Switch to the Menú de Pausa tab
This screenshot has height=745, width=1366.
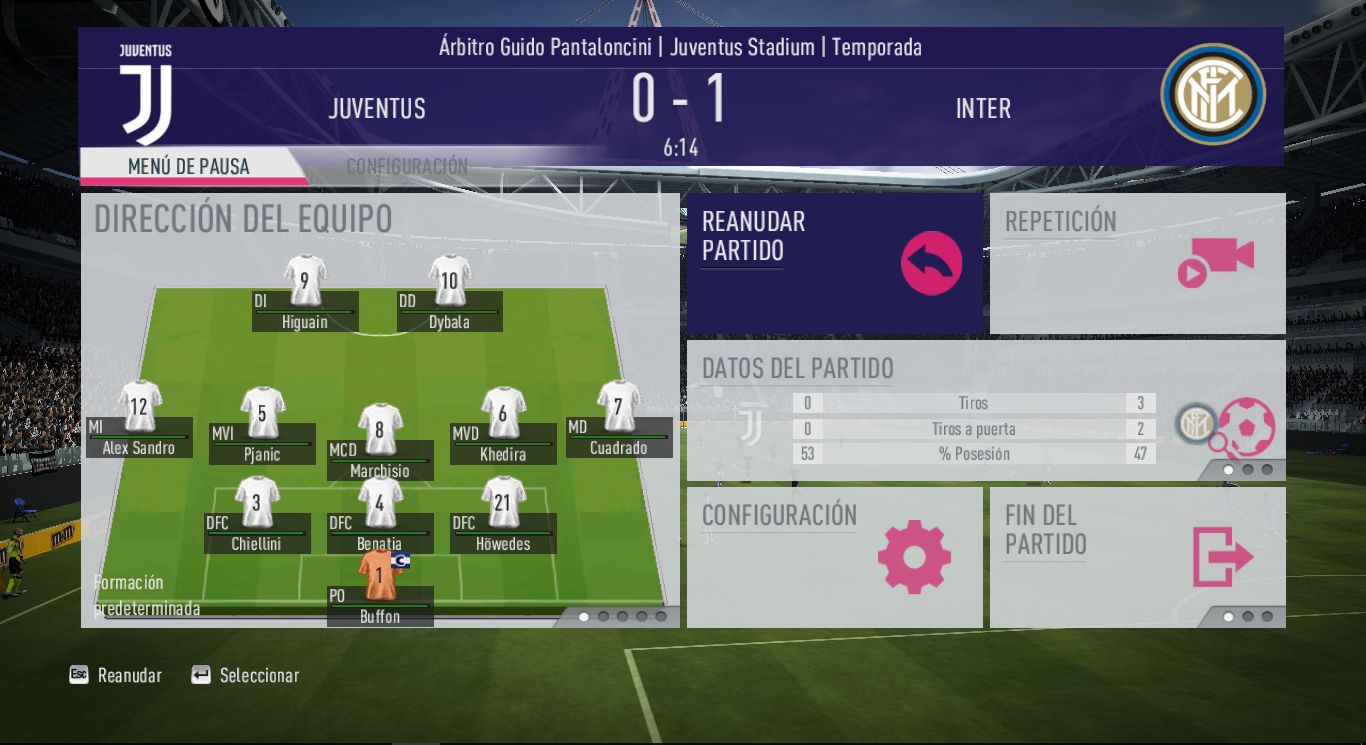coord(189,166)
